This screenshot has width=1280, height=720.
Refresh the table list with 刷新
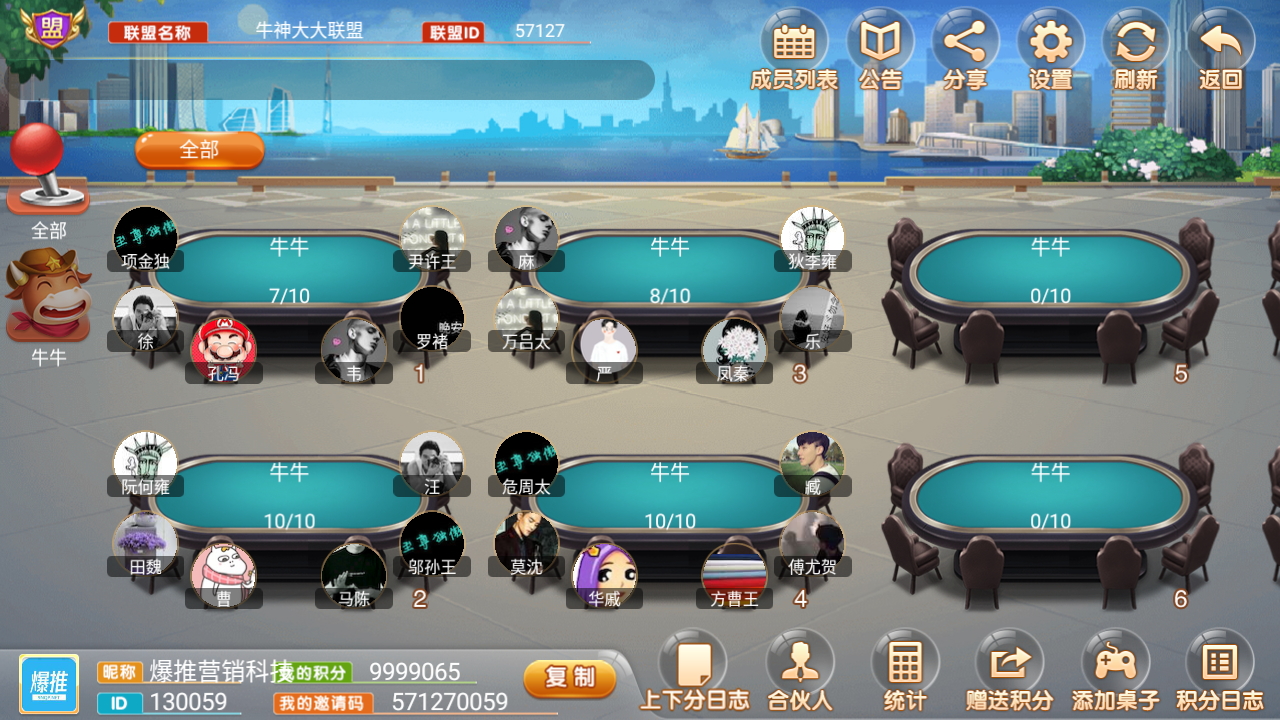tap(1133, 45)
